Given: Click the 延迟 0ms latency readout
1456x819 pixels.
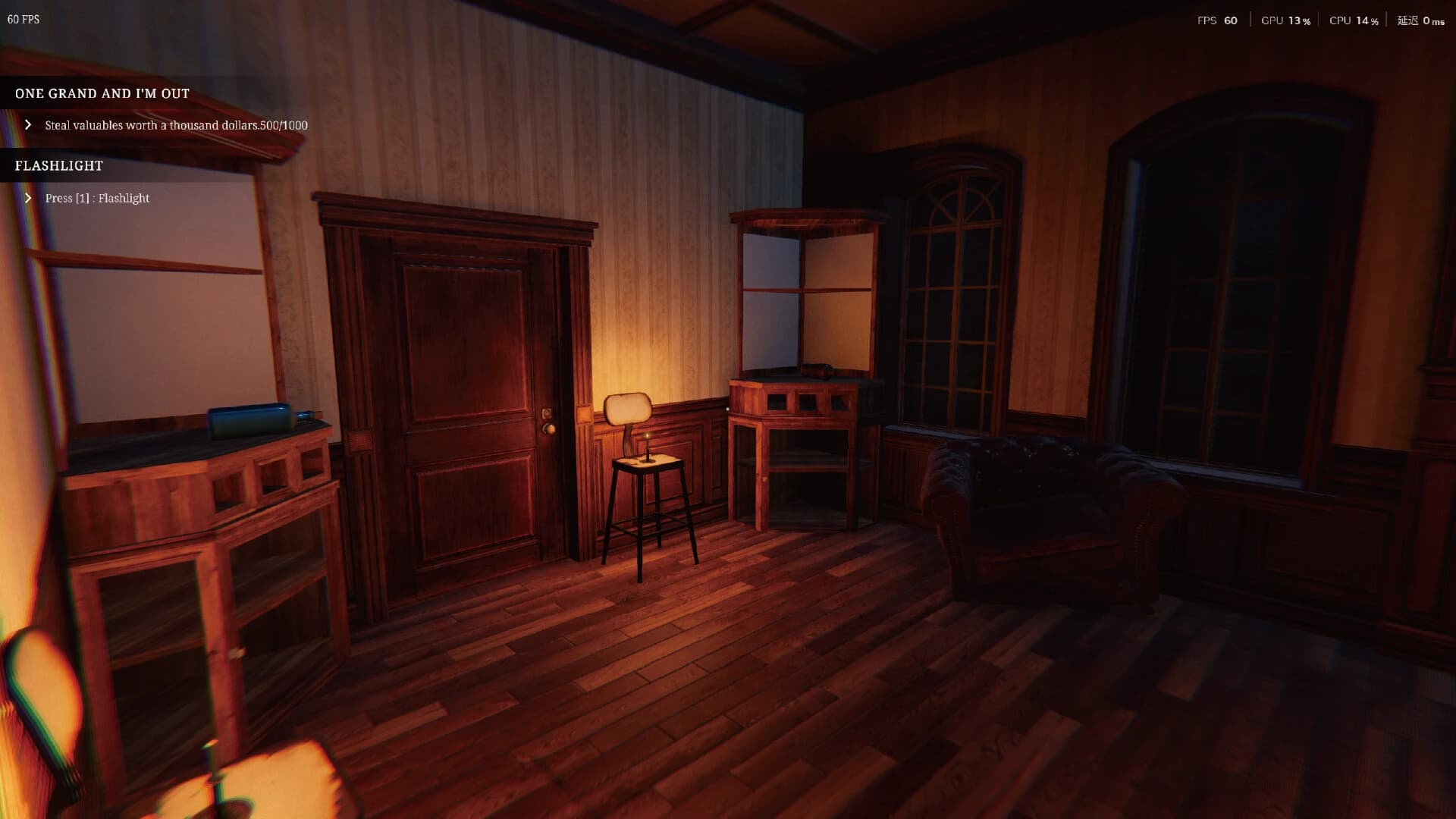Looking at the screenshot, I should point(1420,20).
